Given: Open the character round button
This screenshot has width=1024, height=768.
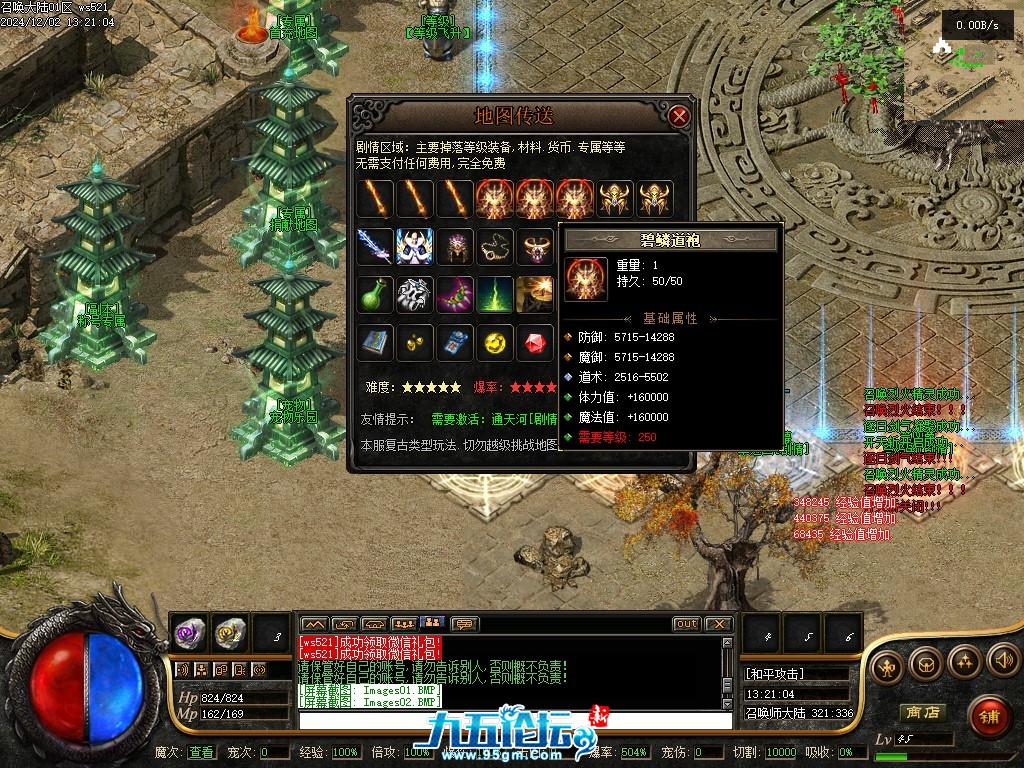Looking at the screenshot, I should point(886,665).
